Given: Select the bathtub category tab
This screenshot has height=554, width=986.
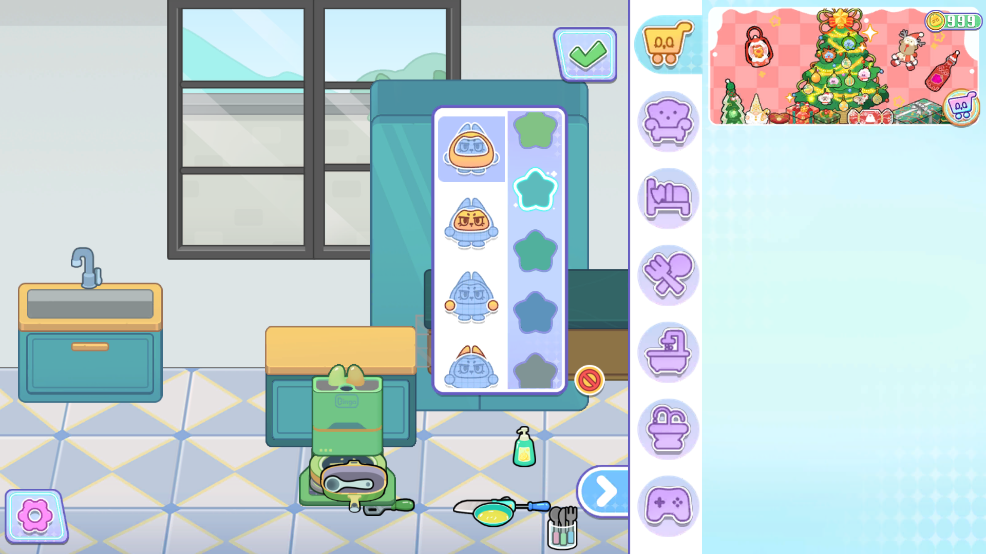Looking at the screenshot, I should click(667, 352).
